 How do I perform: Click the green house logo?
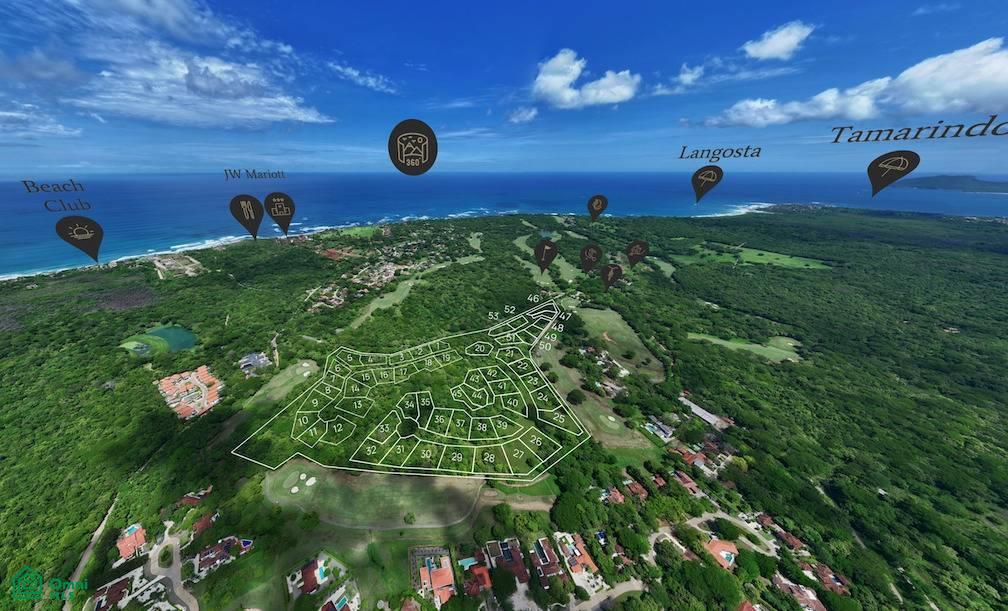click(27, 584)
